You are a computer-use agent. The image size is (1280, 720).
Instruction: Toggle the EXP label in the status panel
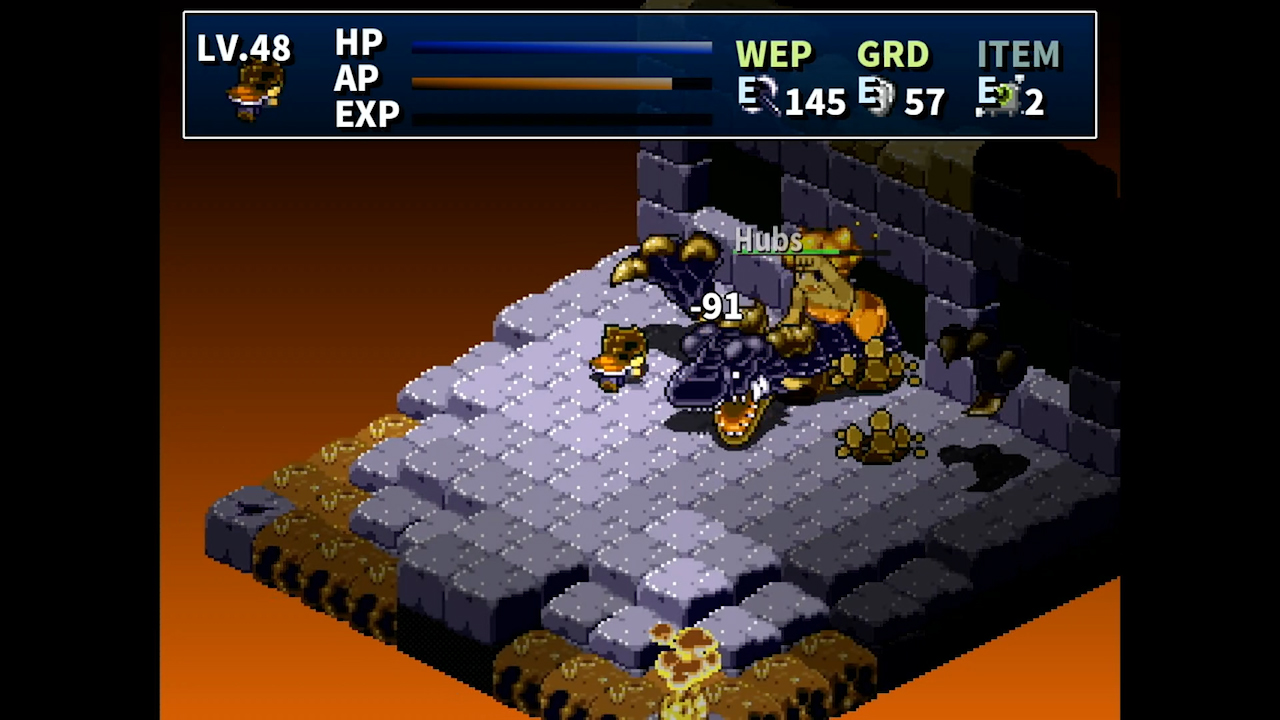(367, 114)
